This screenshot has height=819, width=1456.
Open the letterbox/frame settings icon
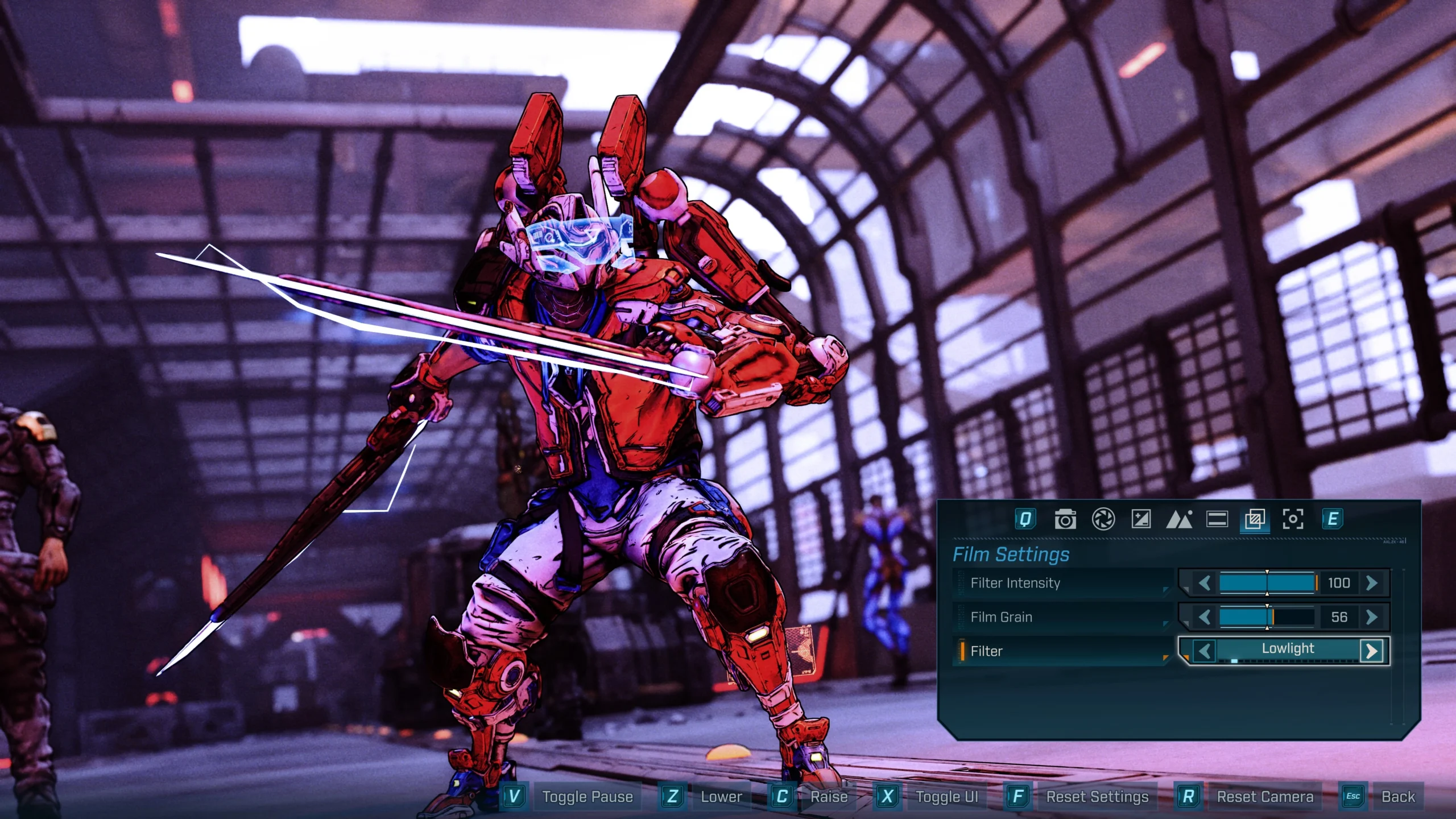point(1217,518)
